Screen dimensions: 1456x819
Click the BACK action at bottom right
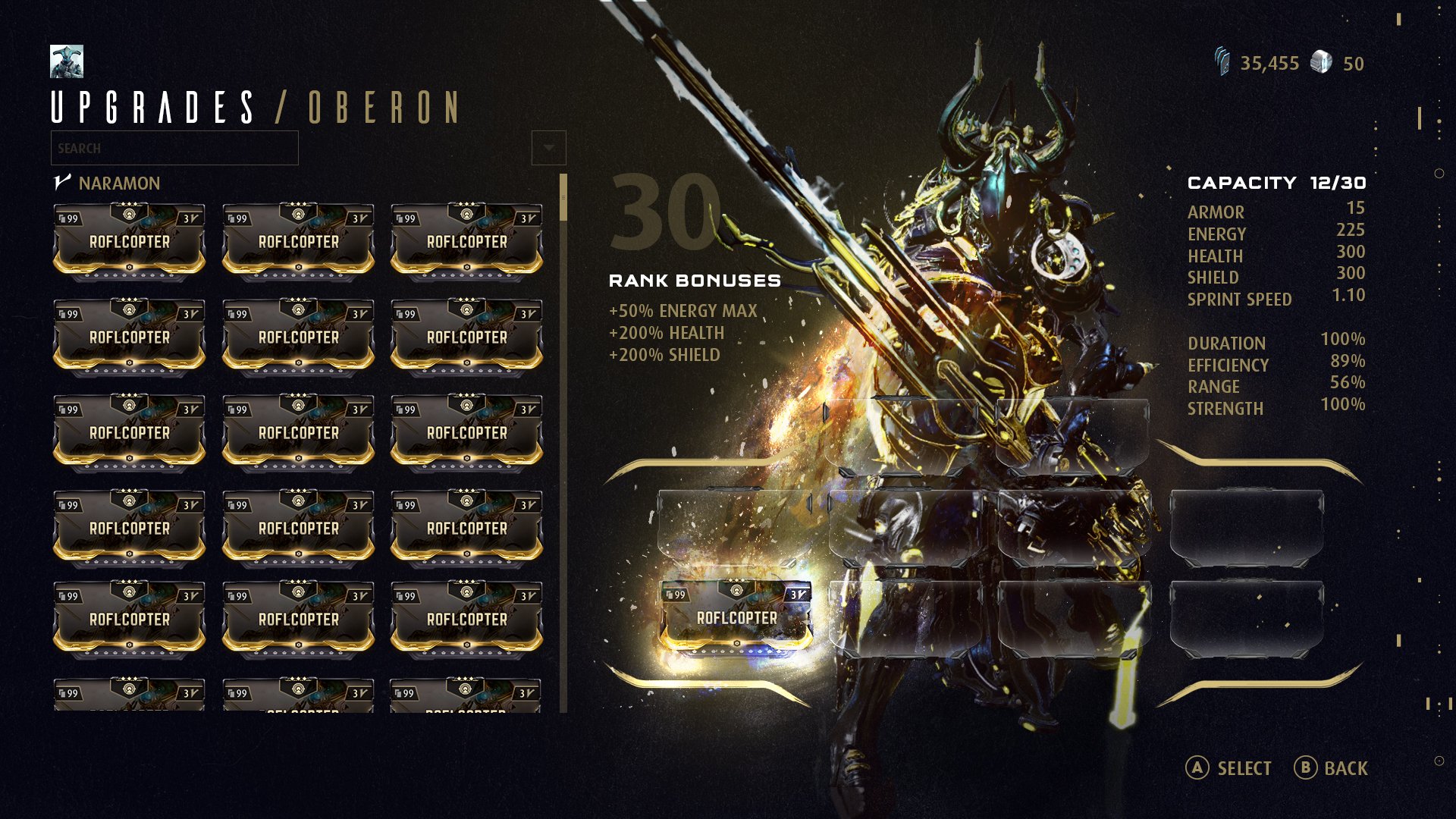[x=1345, y=768]
